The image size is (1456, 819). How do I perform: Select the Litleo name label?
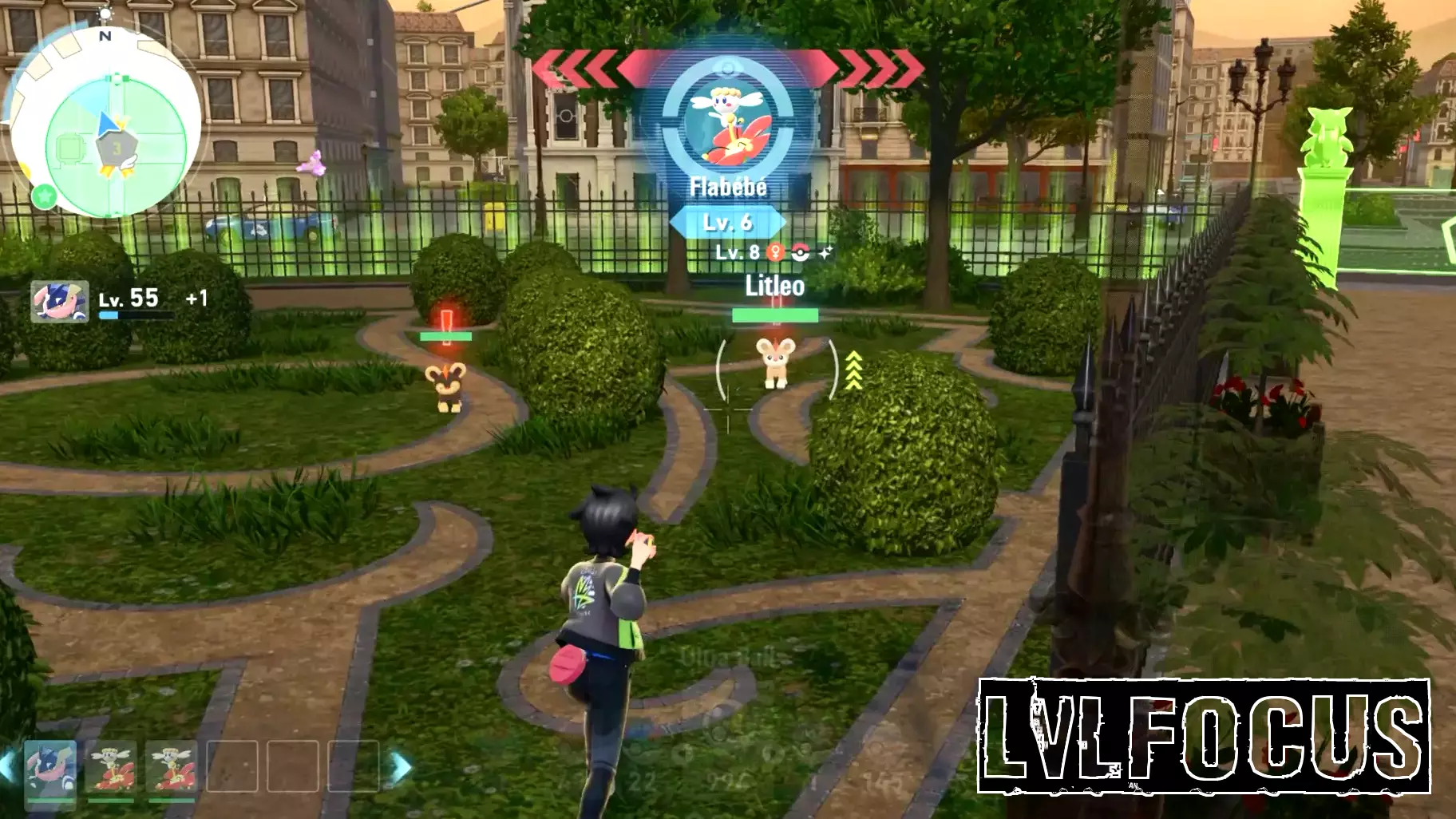coord(774,286)
